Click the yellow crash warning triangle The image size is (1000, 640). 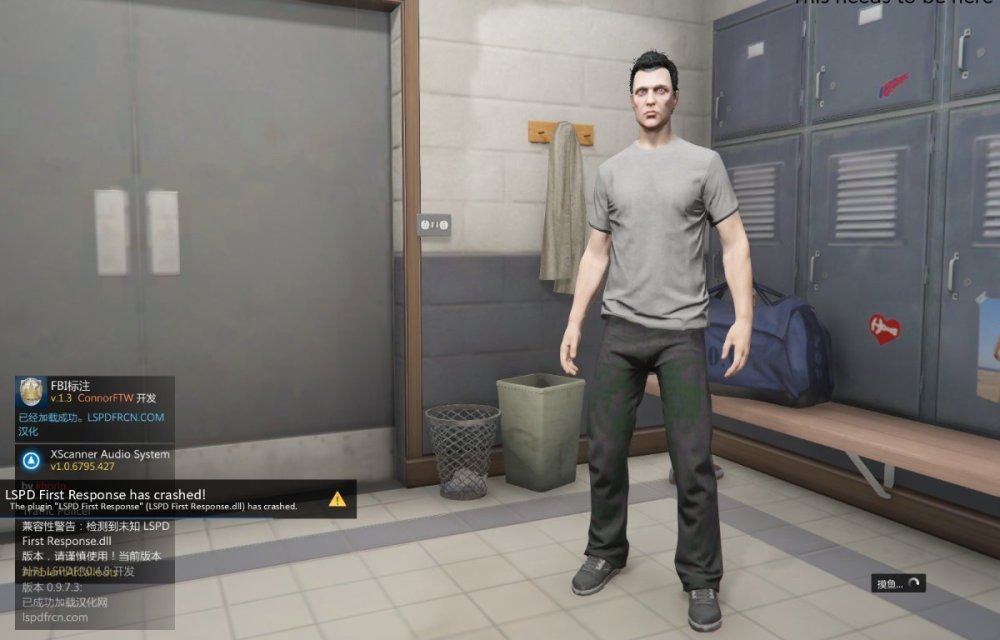point(337,498)
